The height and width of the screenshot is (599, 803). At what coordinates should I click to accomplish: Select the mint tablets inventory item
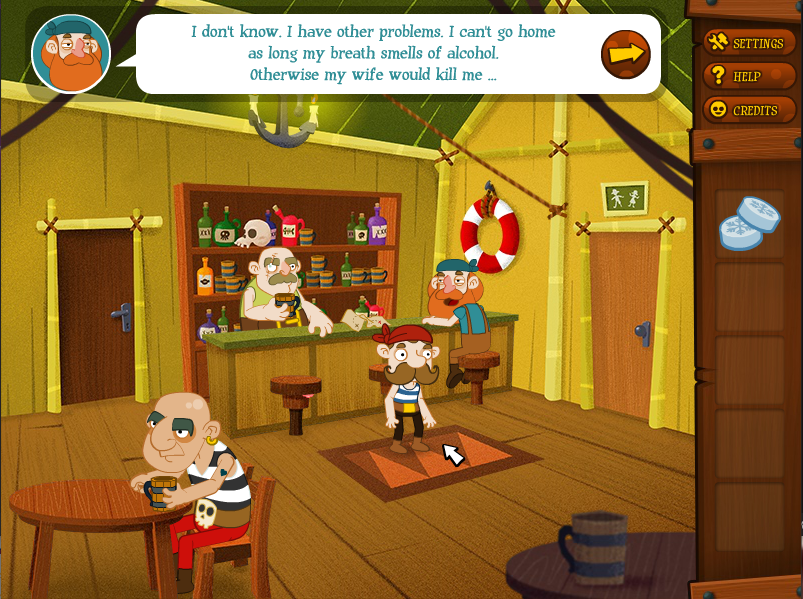click(x=749, y=223)
